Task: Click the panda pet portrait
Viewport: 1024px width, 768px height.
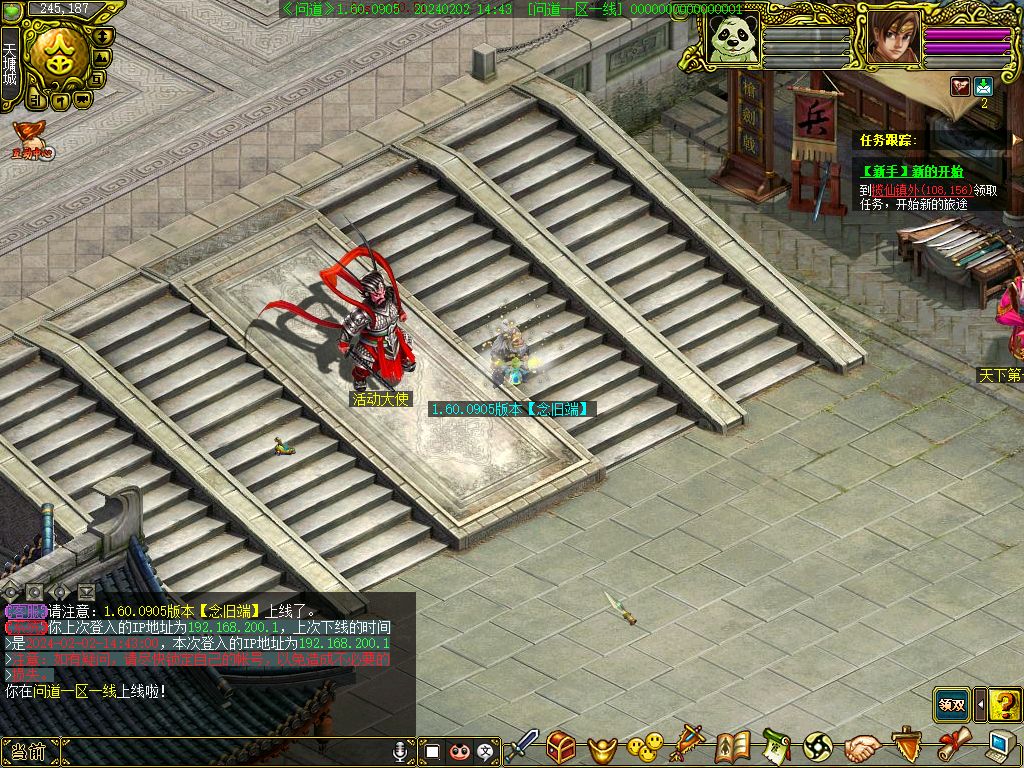Action: tap(730, 38)
